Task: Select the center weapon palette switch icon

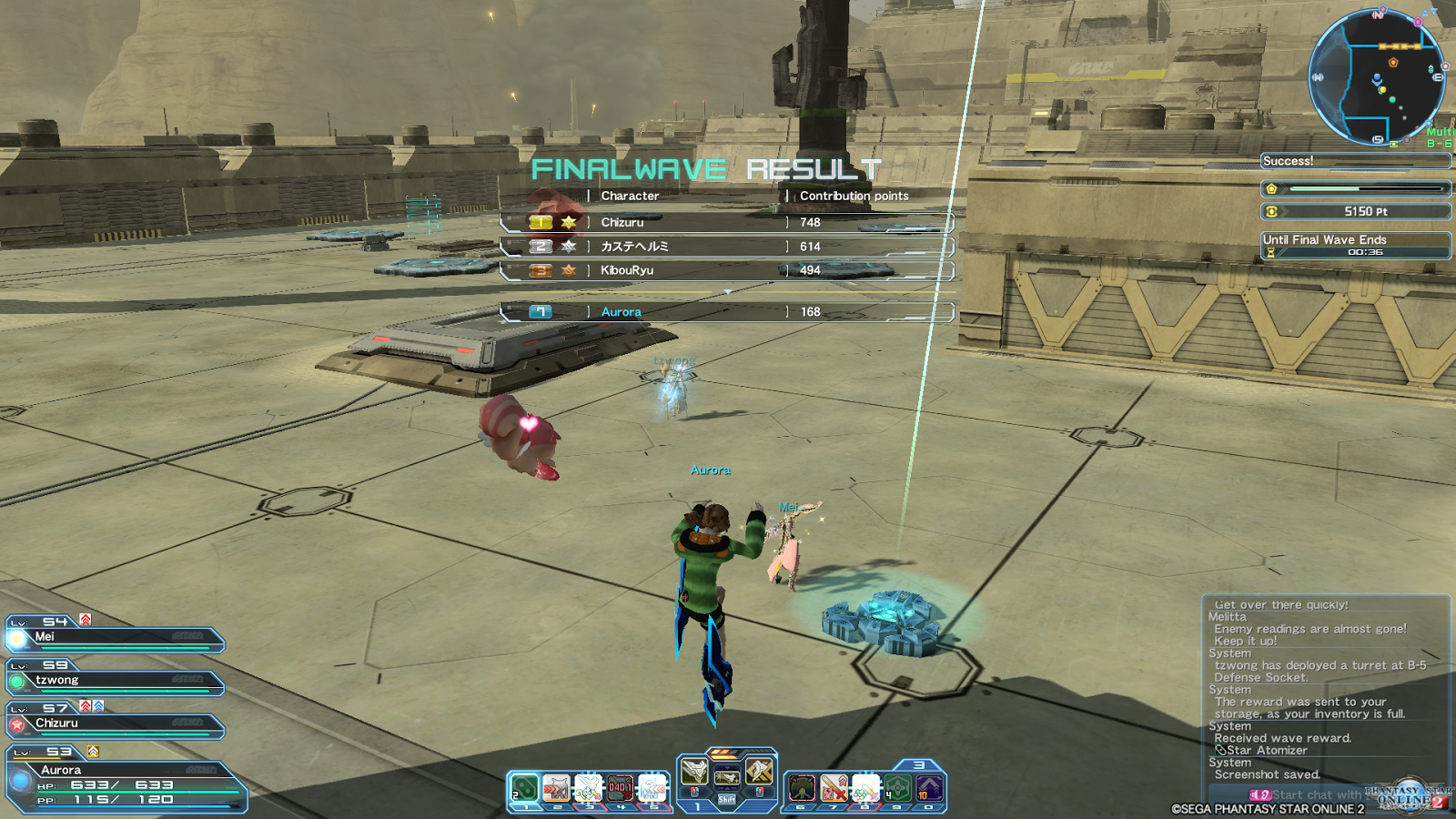Action: (x=726, y=776)
